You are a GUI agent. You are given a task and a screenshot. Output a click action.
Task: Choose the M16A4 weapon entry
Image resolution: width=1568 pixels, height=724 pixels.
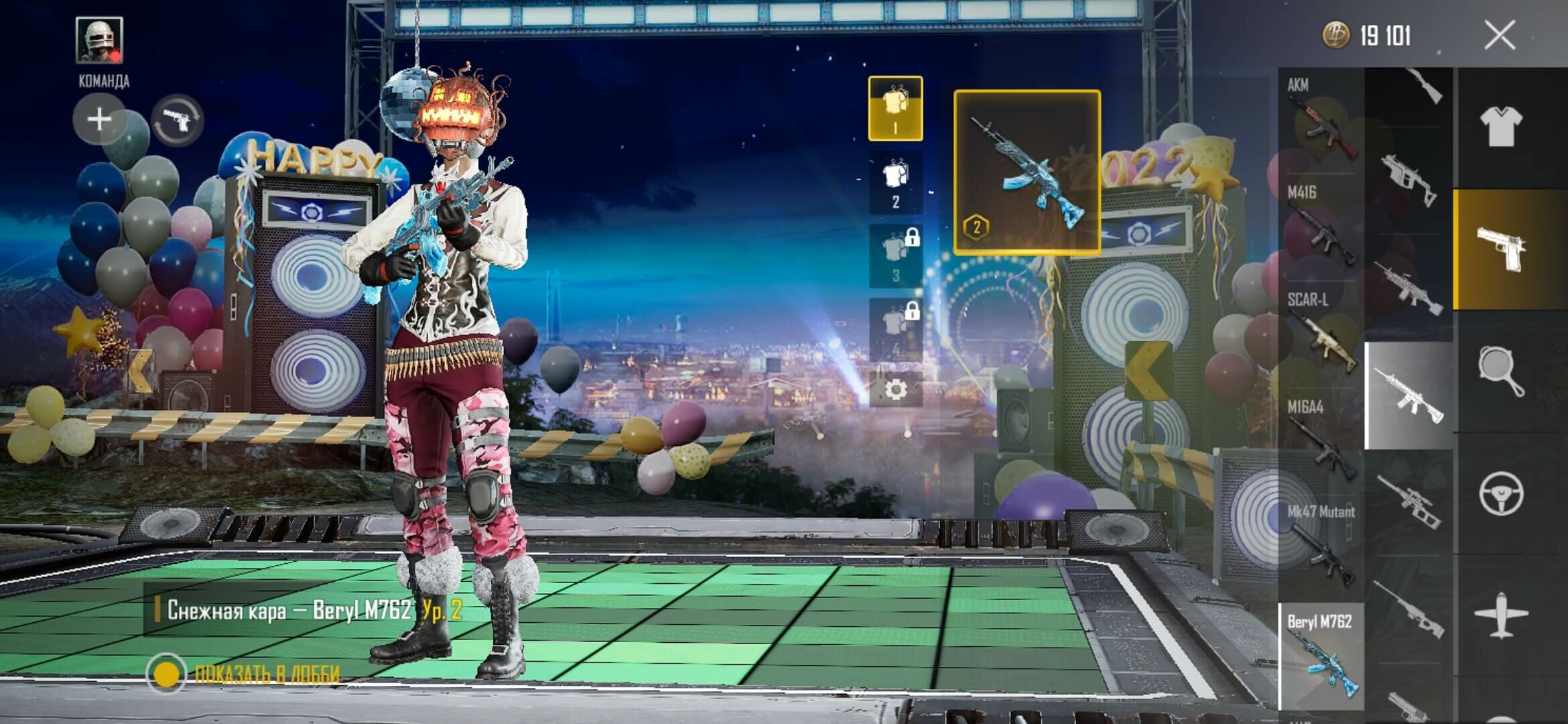pos(1320,439)
